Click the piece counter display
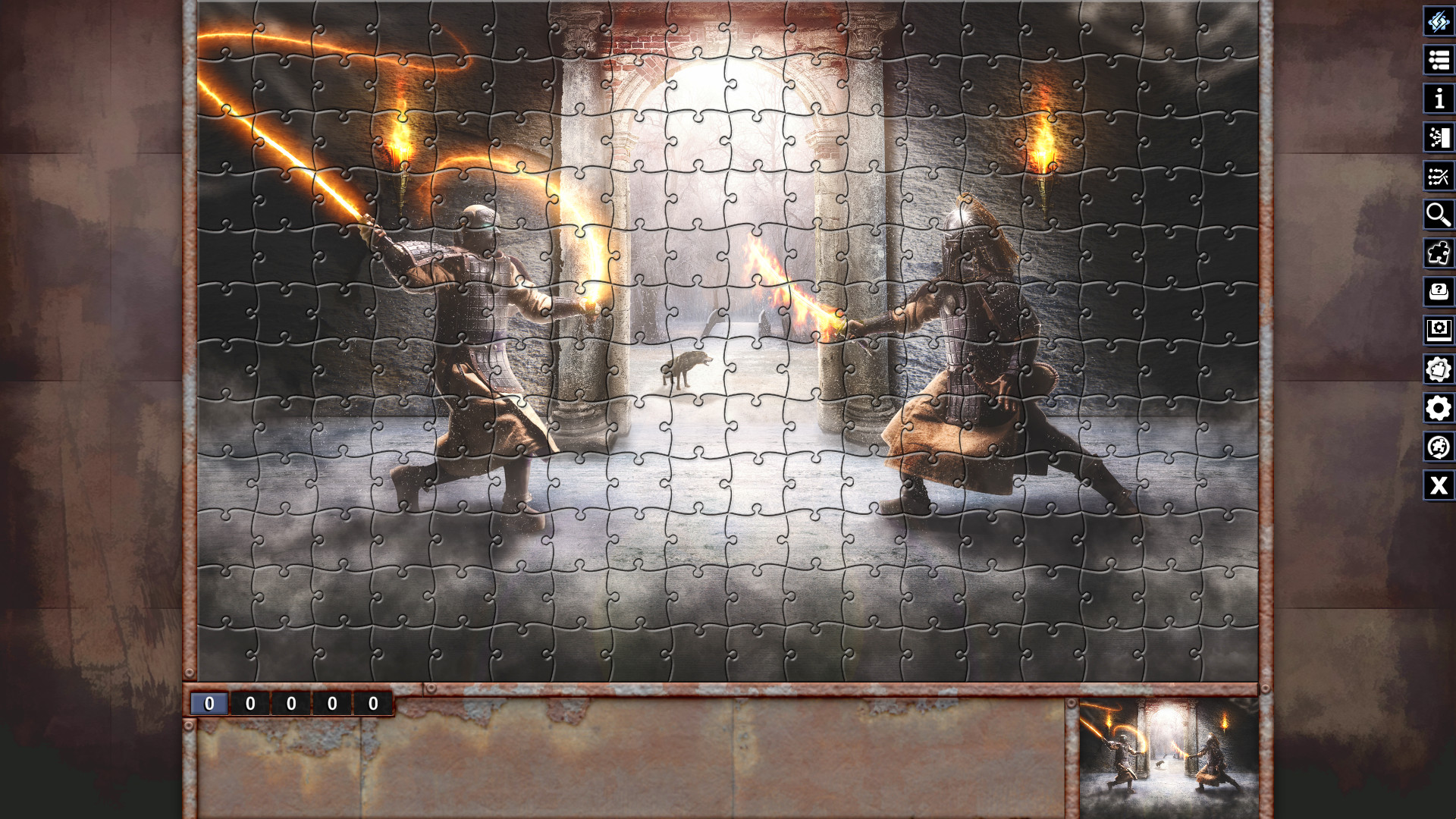This screenshot has height=819, width=1456. [293, 703]
